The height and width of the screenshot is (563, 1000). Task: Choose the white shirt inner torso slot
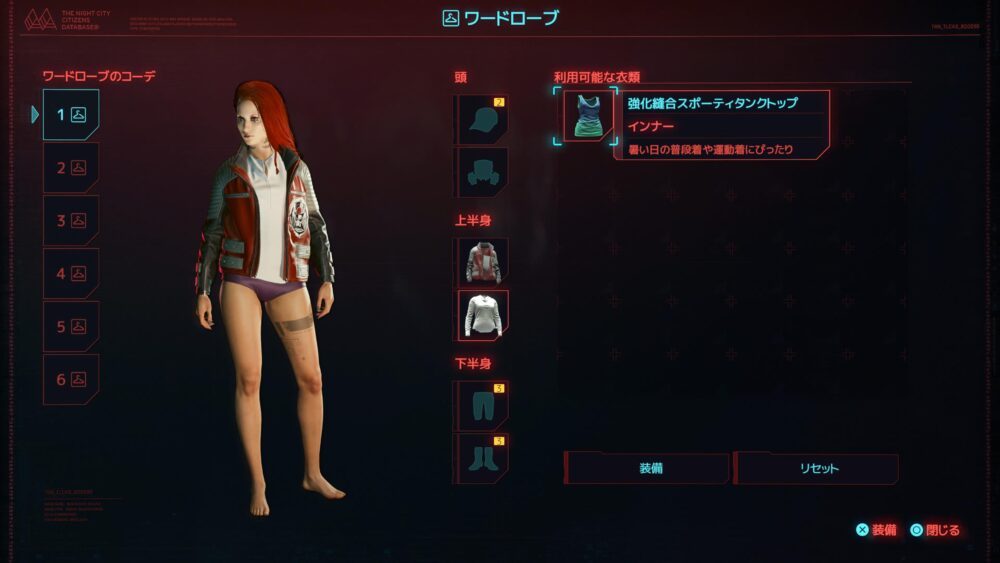[483, 315]
